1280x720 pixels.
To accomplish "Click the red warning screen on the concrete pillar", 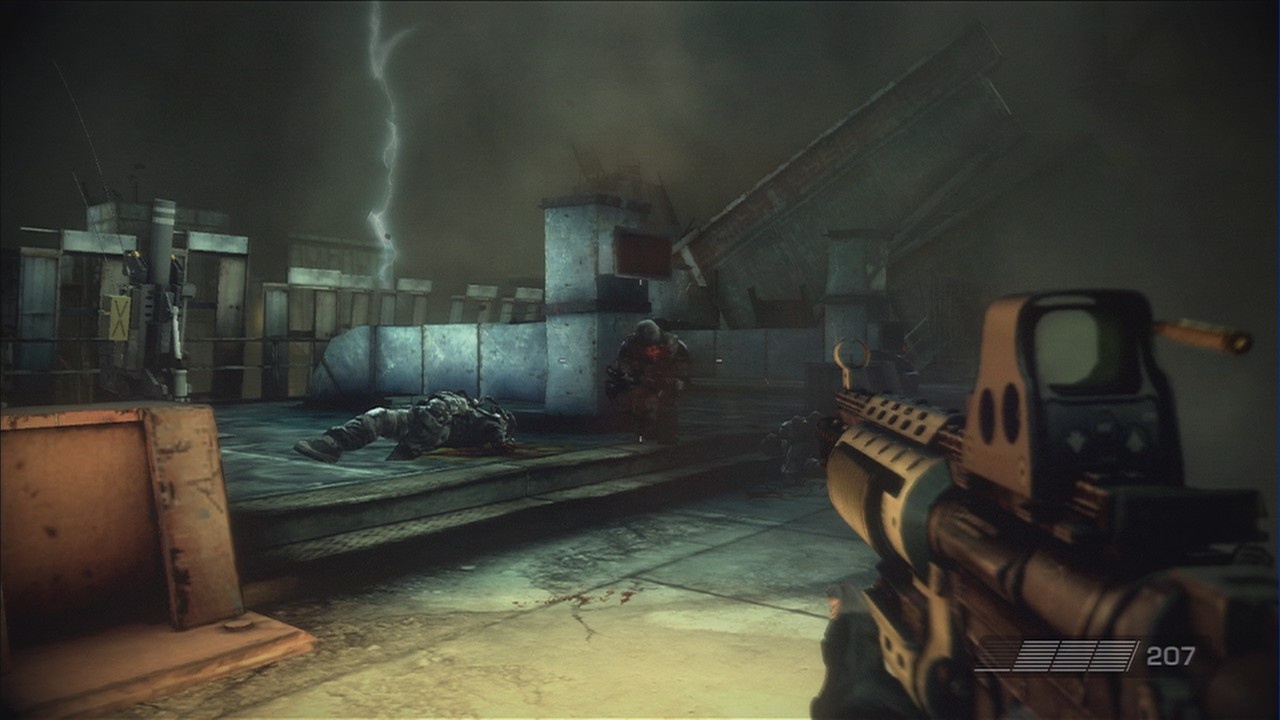I will pyautogui.click(x=641, y=255).
